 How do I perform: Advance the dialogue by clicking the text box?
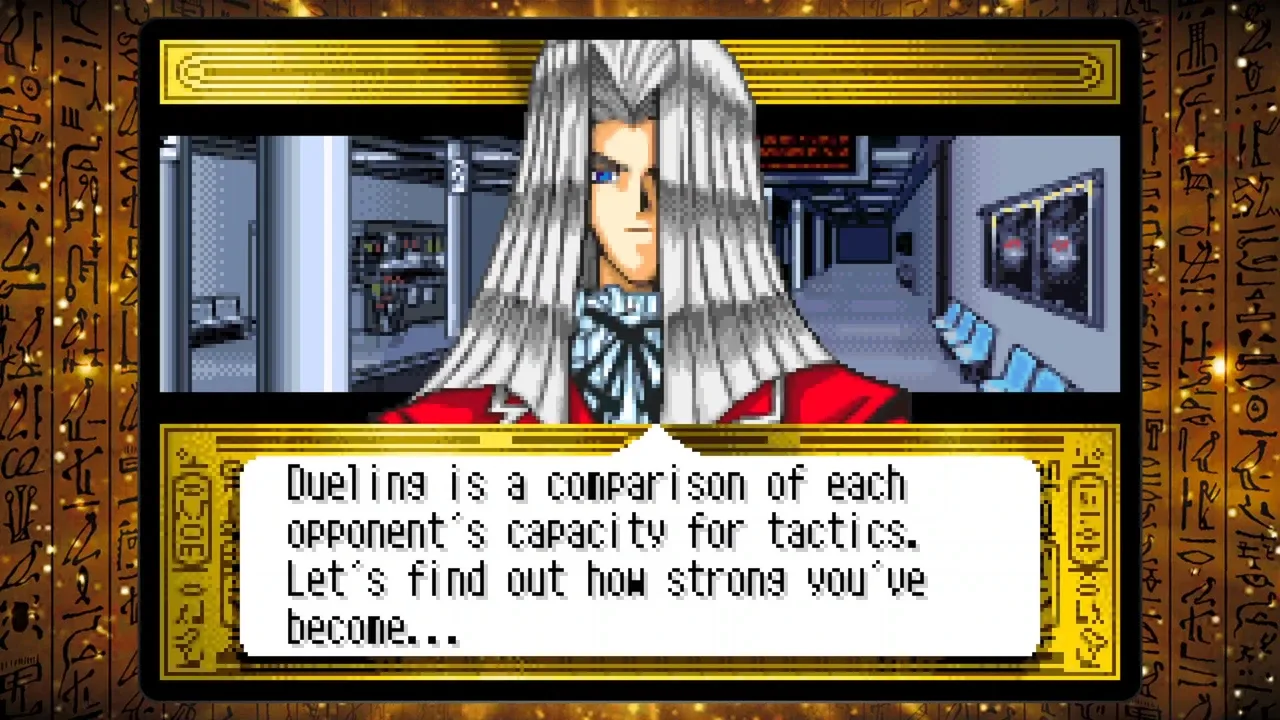pyautogui.click(x=640, y=555)
